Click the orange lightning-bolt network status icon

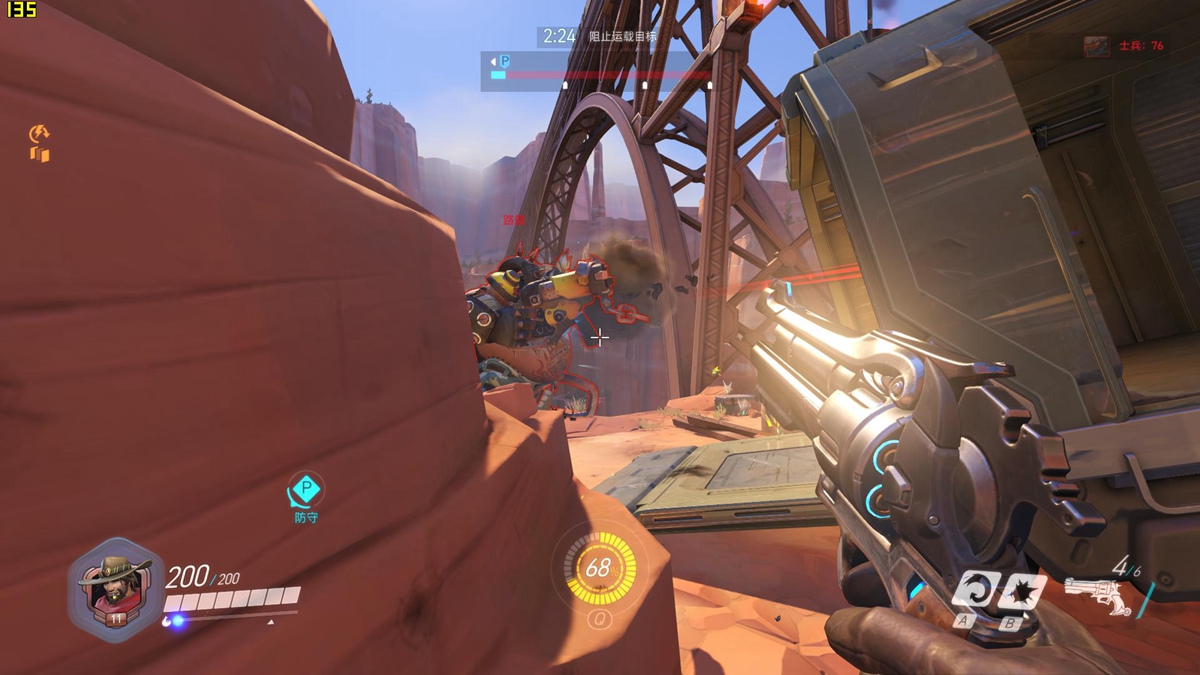pos(40,133)
